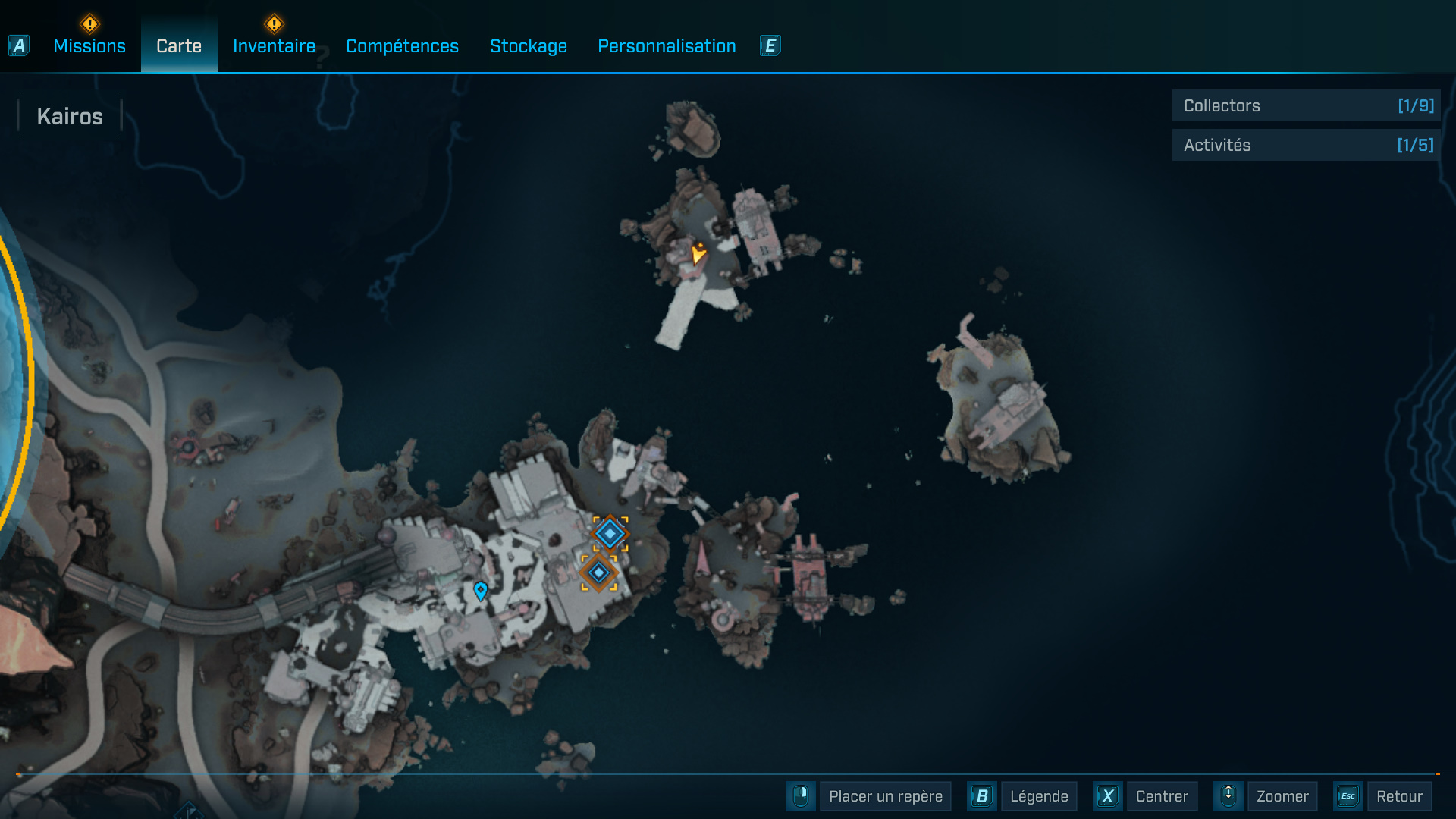Expand the Activités tracker row
The image size is (1456, 819).
[x=1306, y=145]
